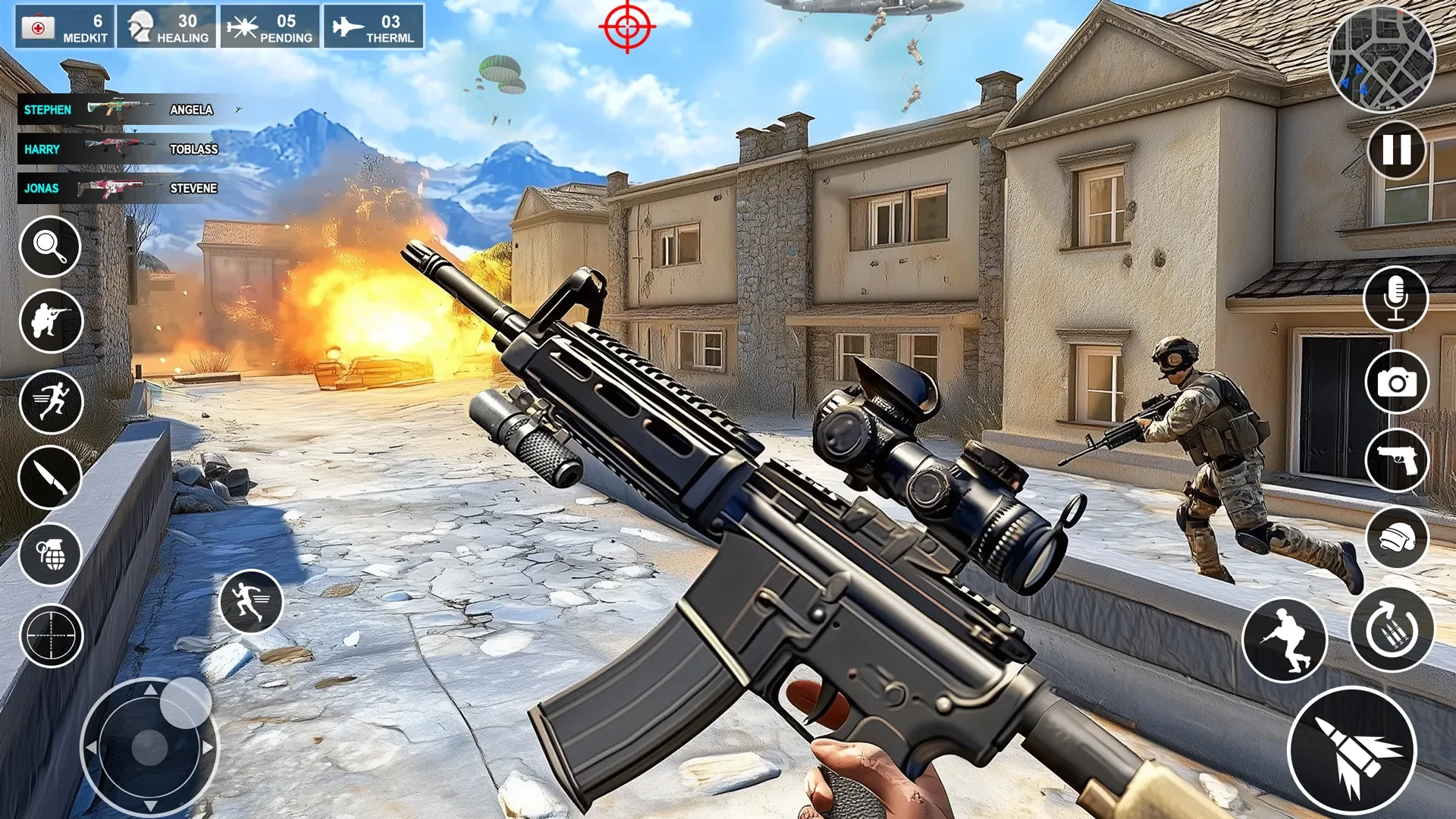Take a screenshot with the camera icon
Image resolution: width=1456 pixels, height=819 pixels.
(x=1396, y=382)
